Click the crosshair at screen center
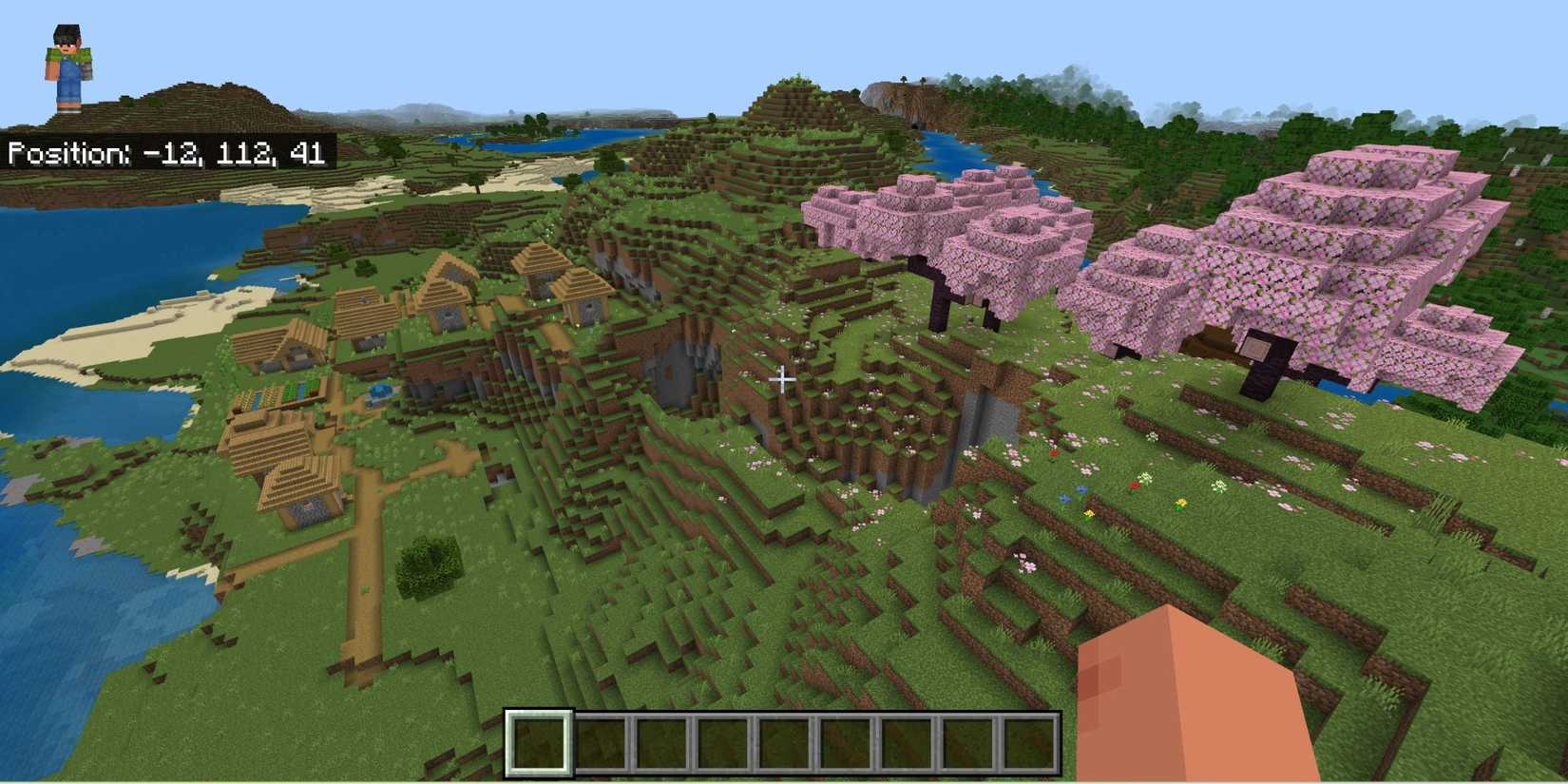Screen dimensions: 1568x784 coord(783,379)
